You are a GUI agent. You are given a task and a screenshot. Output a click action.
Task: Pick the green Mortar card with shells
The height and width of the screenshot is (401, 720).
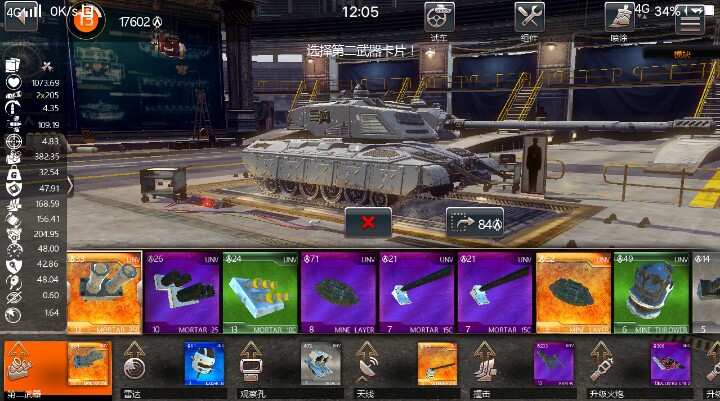tap(260, 292)
